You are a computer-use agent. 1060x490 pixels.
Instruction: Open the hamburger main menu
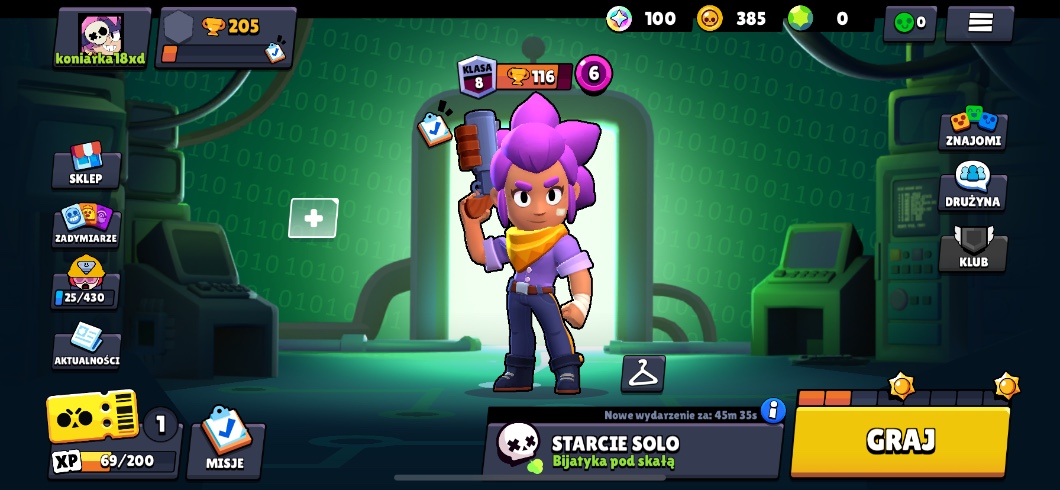coord(980,22)
